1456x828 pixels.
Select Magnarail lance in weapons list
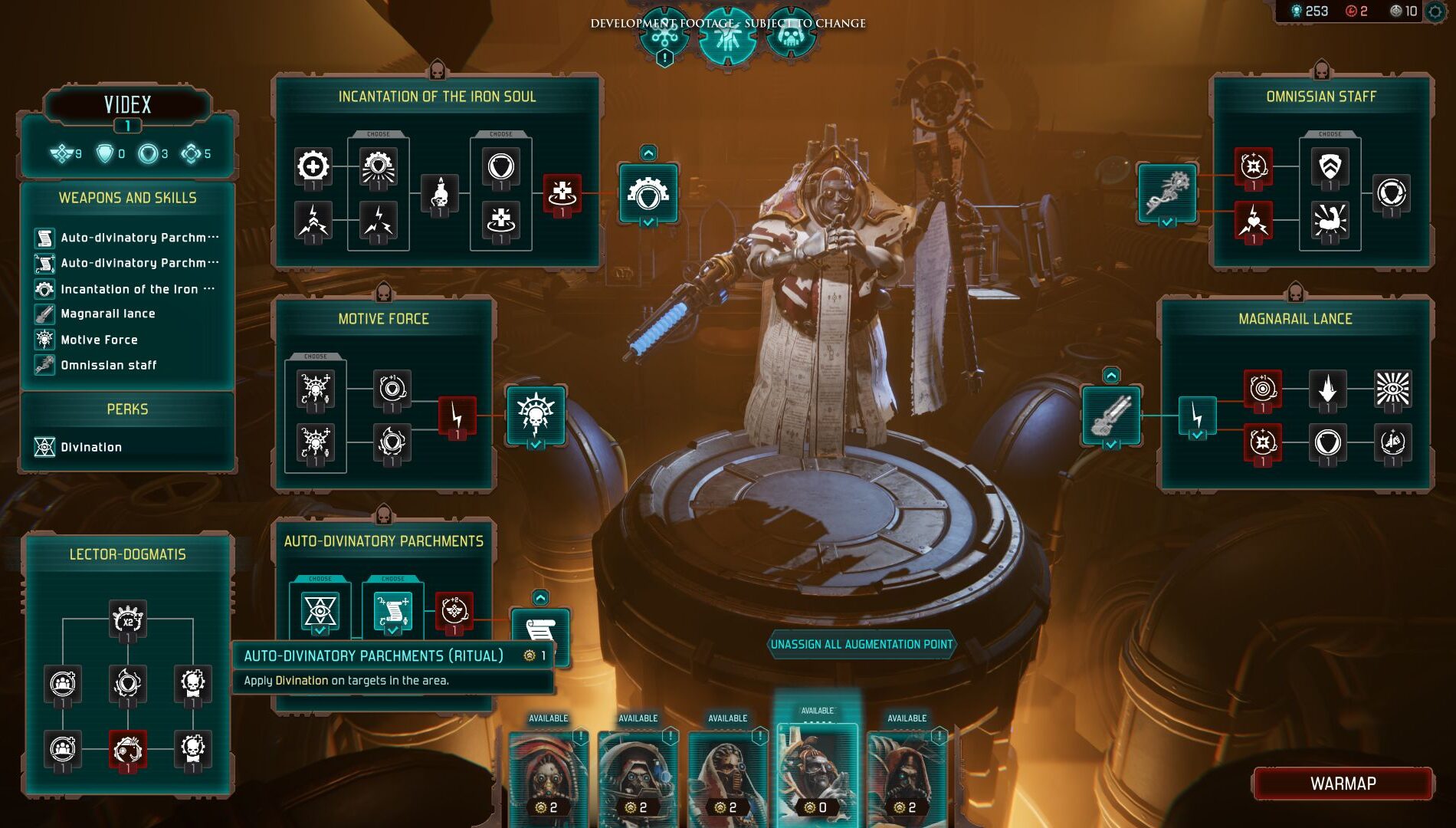(107, 314)
